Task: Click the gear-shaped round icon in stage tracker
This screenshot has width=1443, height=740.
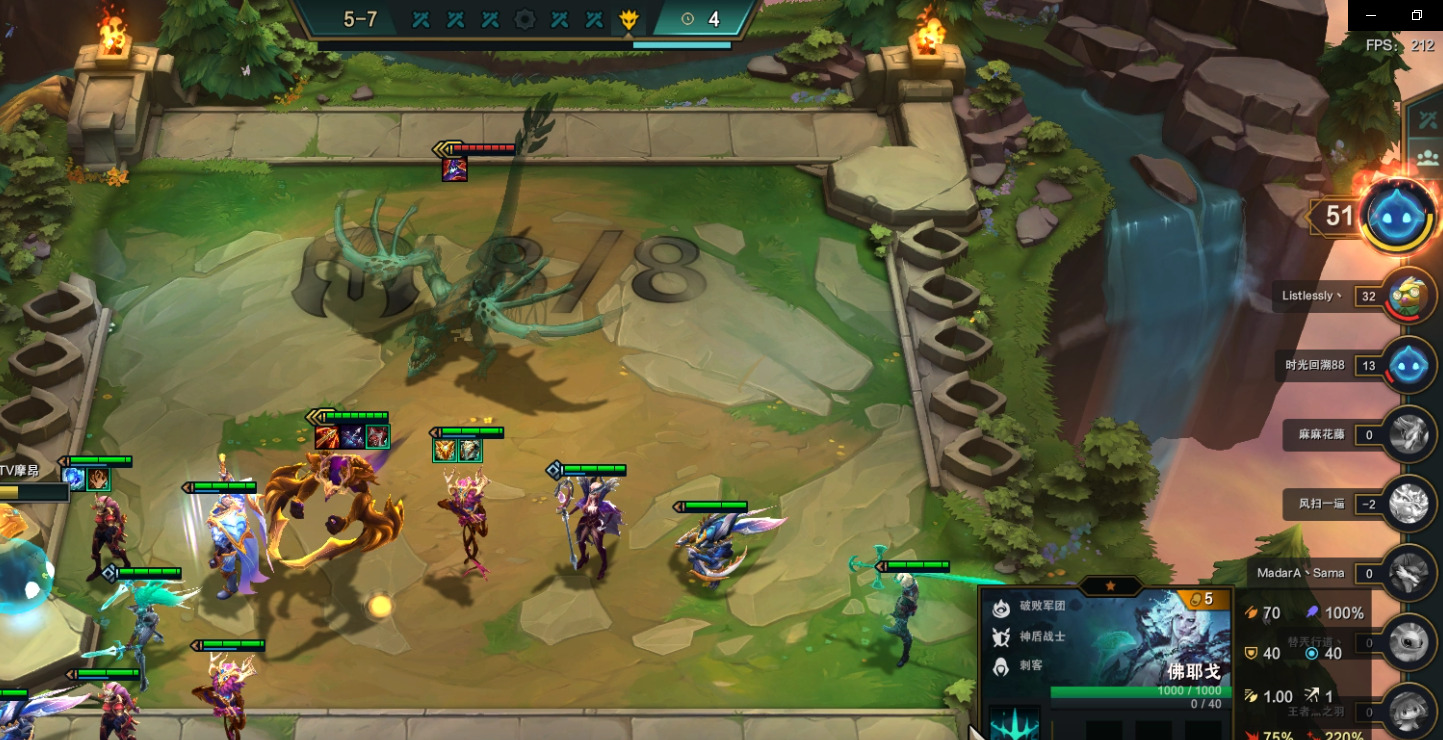Action: tap(525, 19)
